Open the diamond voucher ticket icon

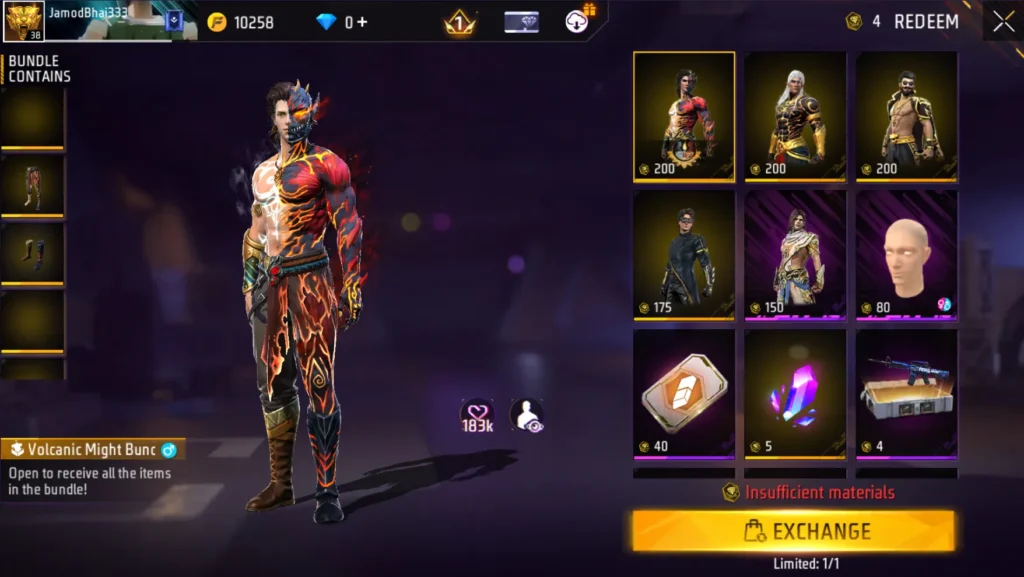click(521, 22)
